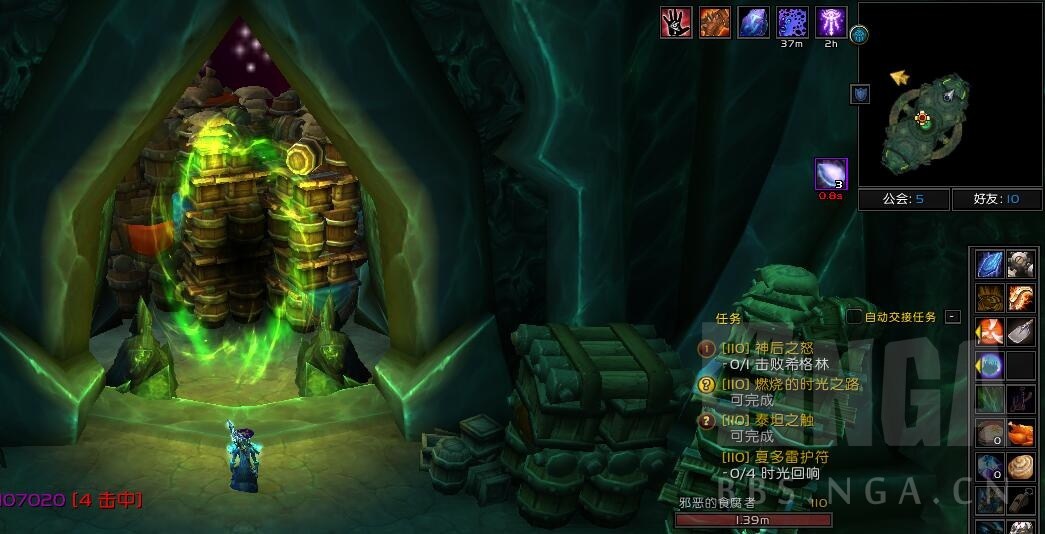
Task: Click the blue crystal buff icon
Action: pos(753,22)
